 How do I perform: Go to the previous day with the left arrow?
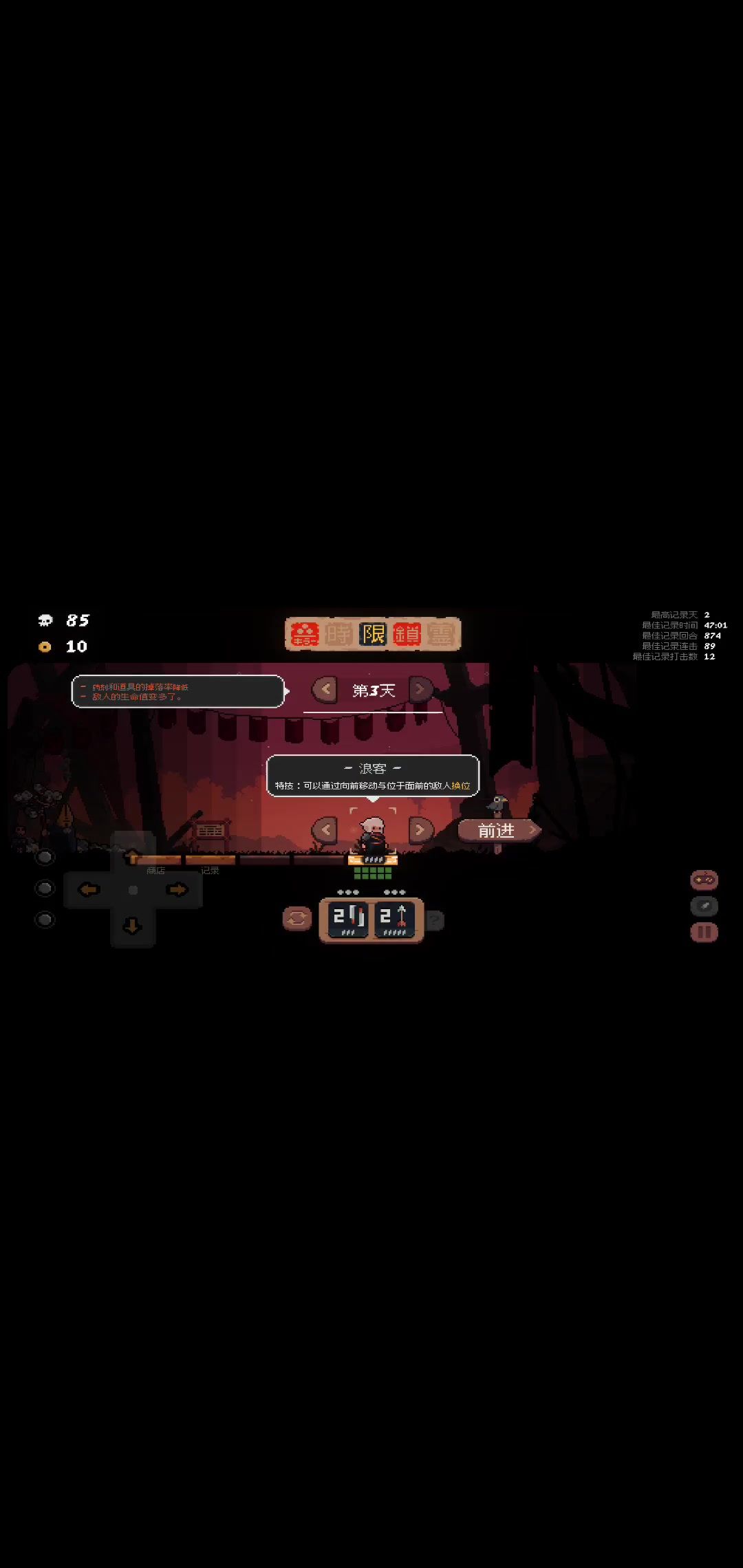(x=325, y=690)
